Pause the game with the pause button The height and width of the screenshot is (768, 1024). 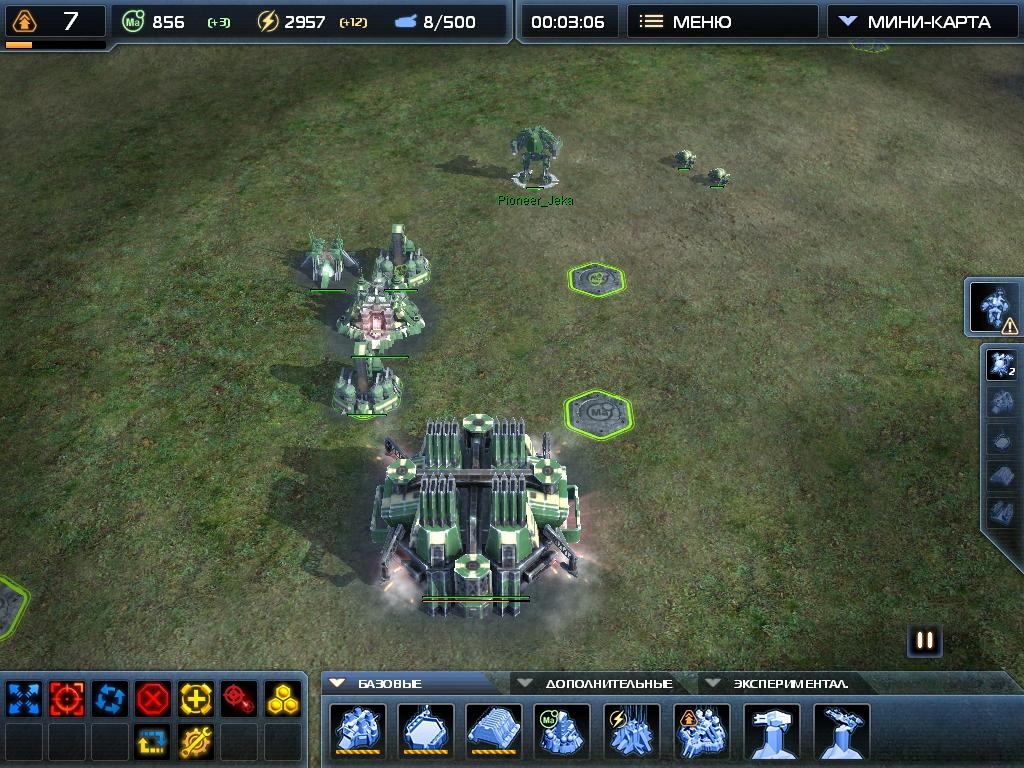[x=925, y=641]
